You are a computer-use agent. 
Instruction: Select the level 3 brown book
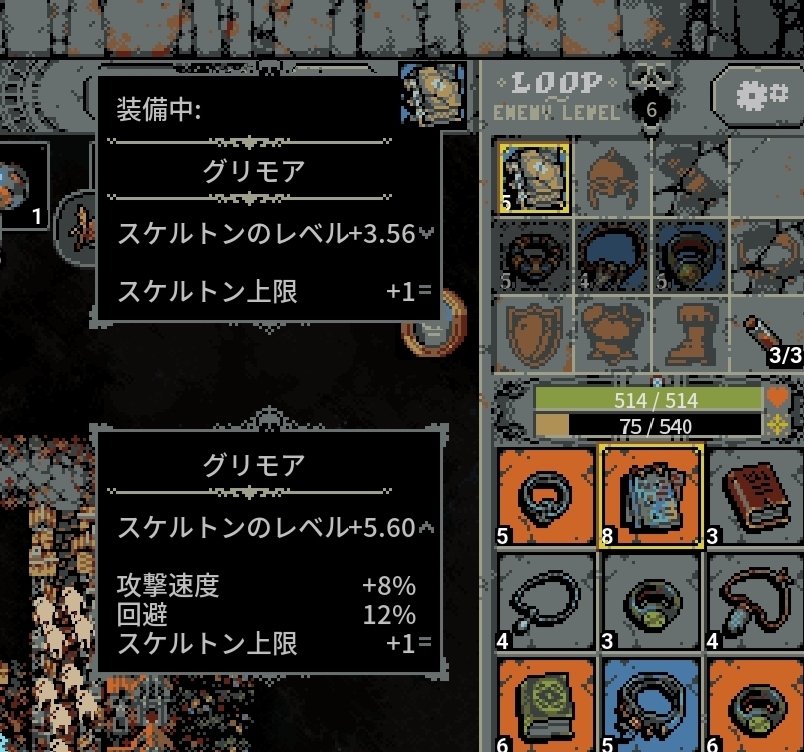[x=756, y=495]
